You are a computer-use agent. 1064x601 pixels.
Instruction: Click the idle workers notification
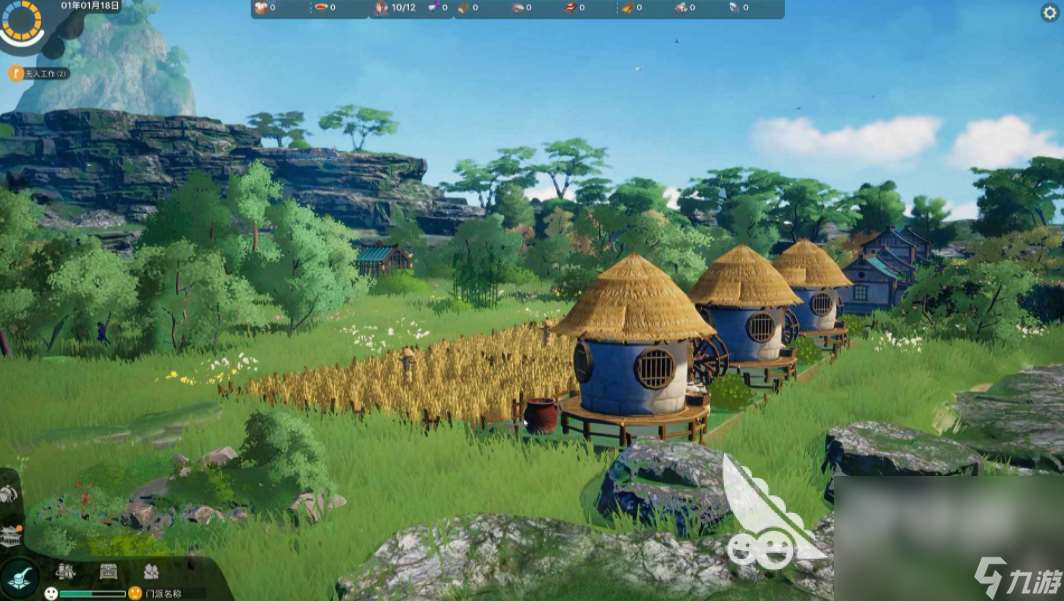pos(38,73)
